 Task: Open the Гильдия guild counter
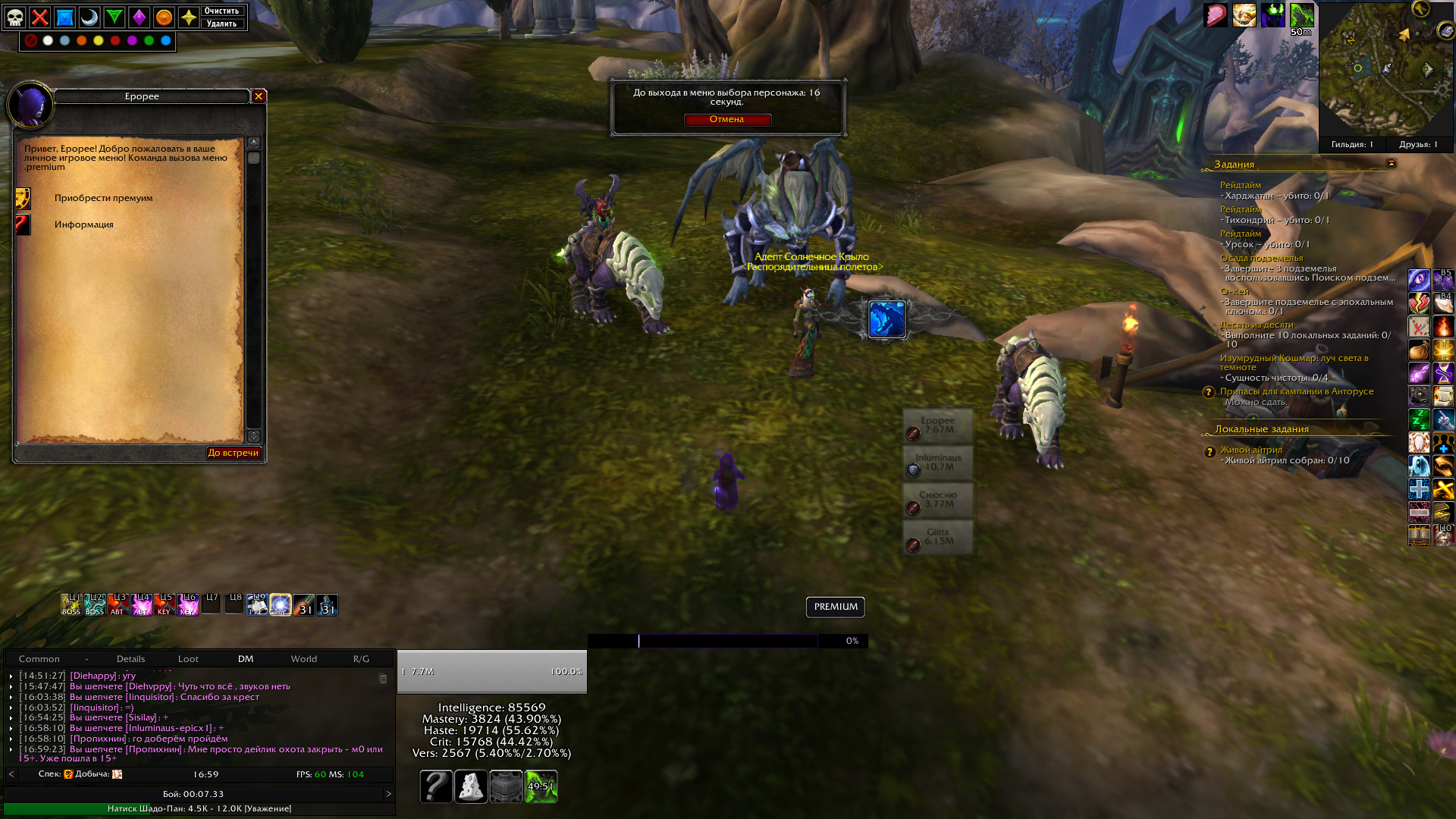click(x=1352, y=144)
